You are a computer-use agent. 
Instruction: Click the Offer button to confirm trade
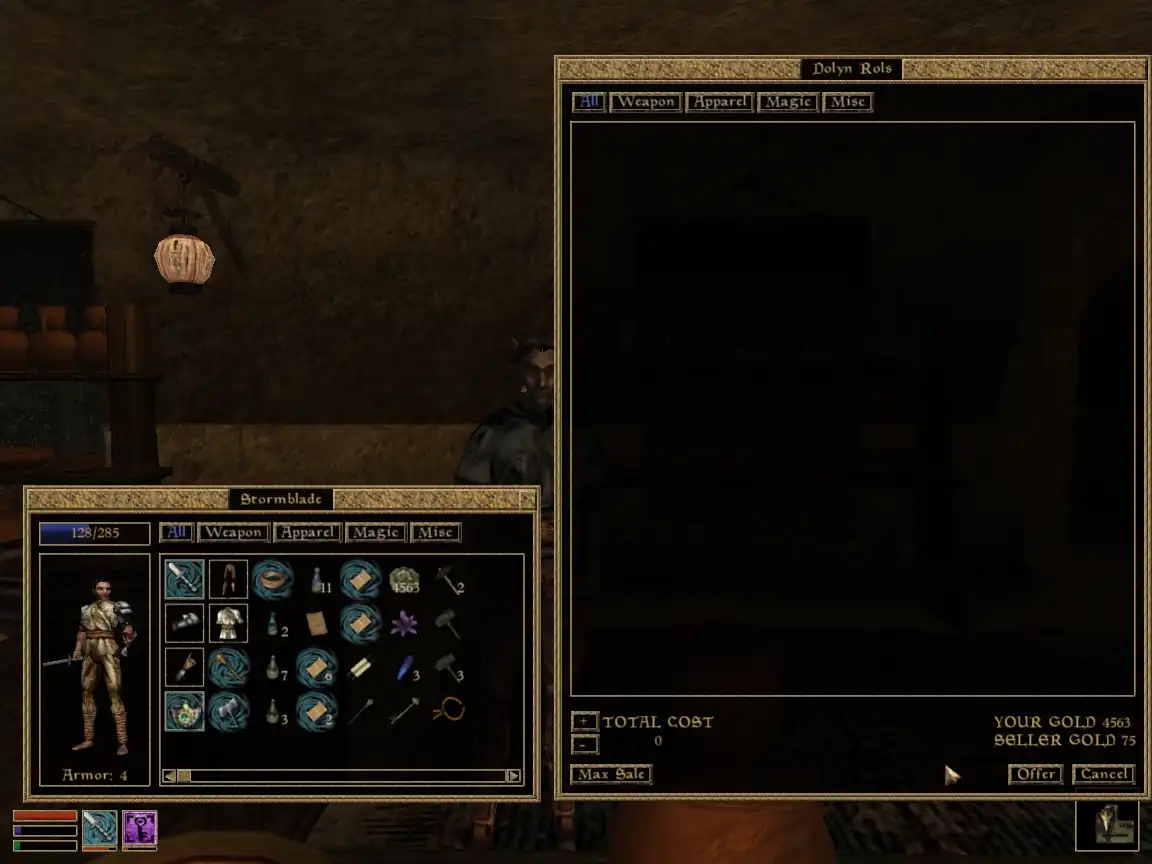point(1034,774)
